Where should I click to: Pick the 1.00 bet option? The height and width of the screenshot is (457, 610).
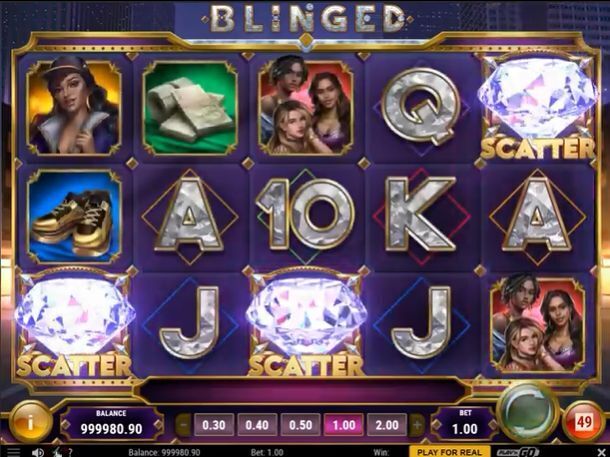click(342, 425)
